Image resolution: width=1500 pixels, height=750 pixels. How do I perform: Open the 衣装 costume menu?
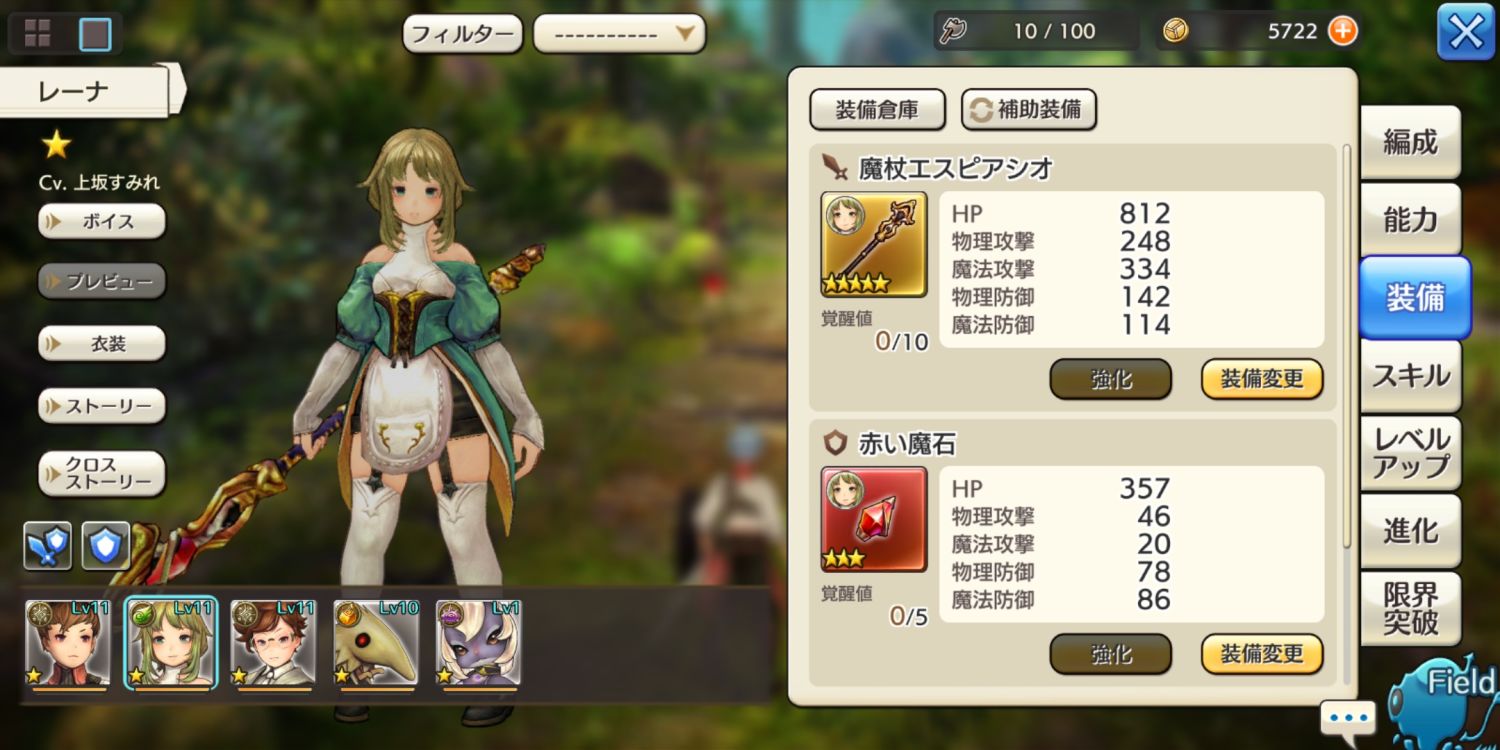[102, 344]
